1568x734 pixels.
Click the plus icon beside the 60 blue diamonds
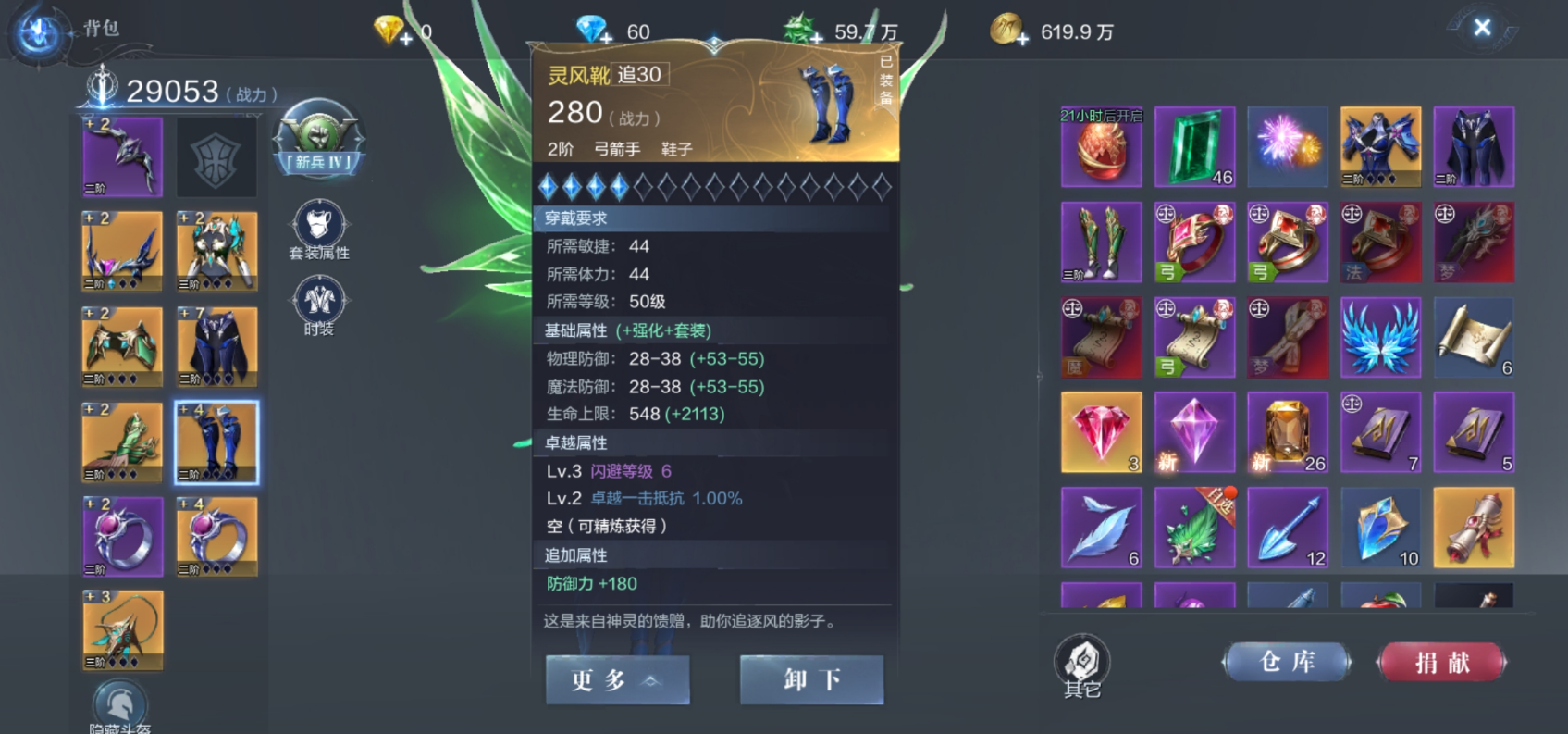click(x=606, y=38)
